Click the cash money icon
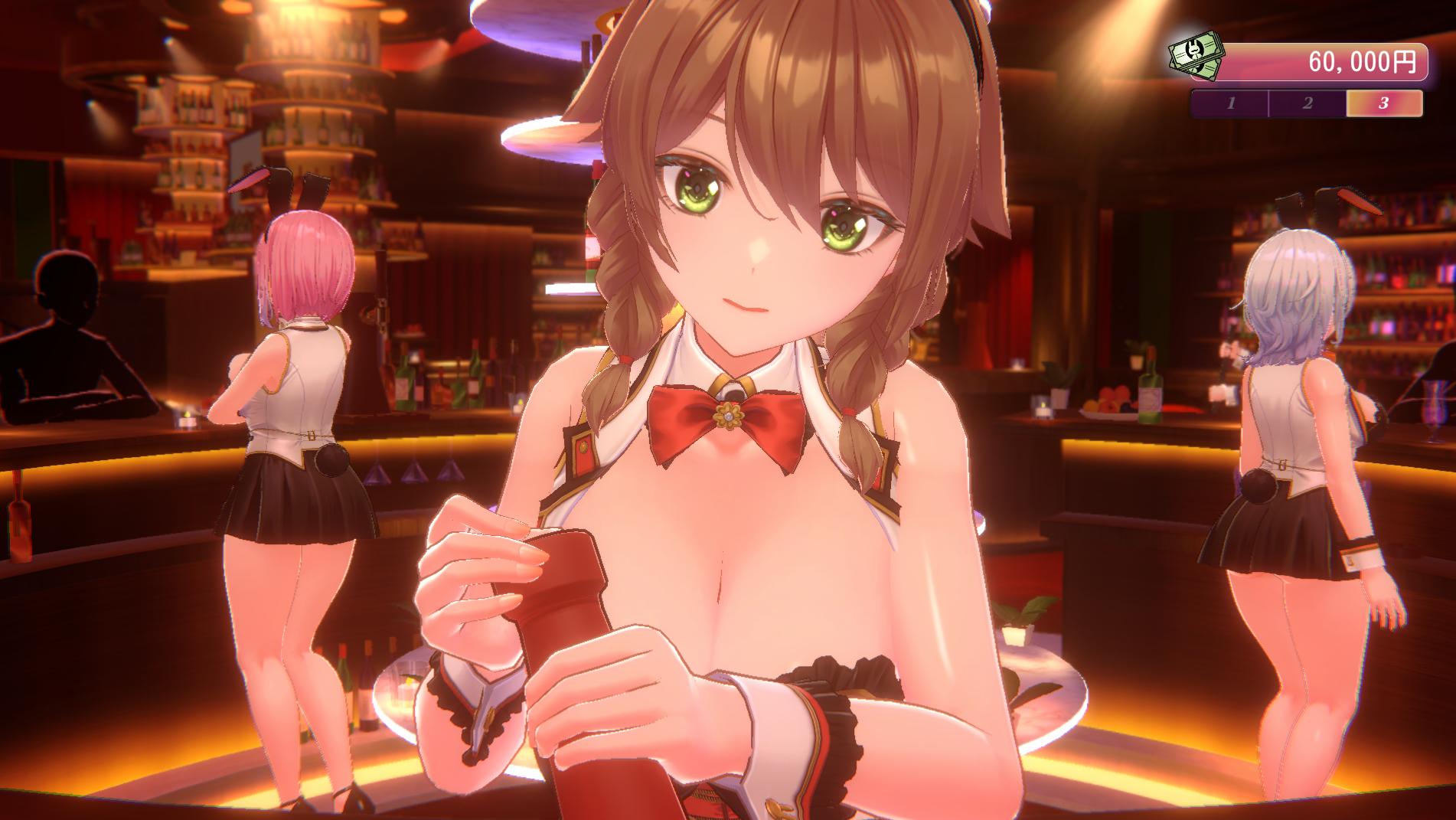The image size is (1456, 820). [1196, 55]
